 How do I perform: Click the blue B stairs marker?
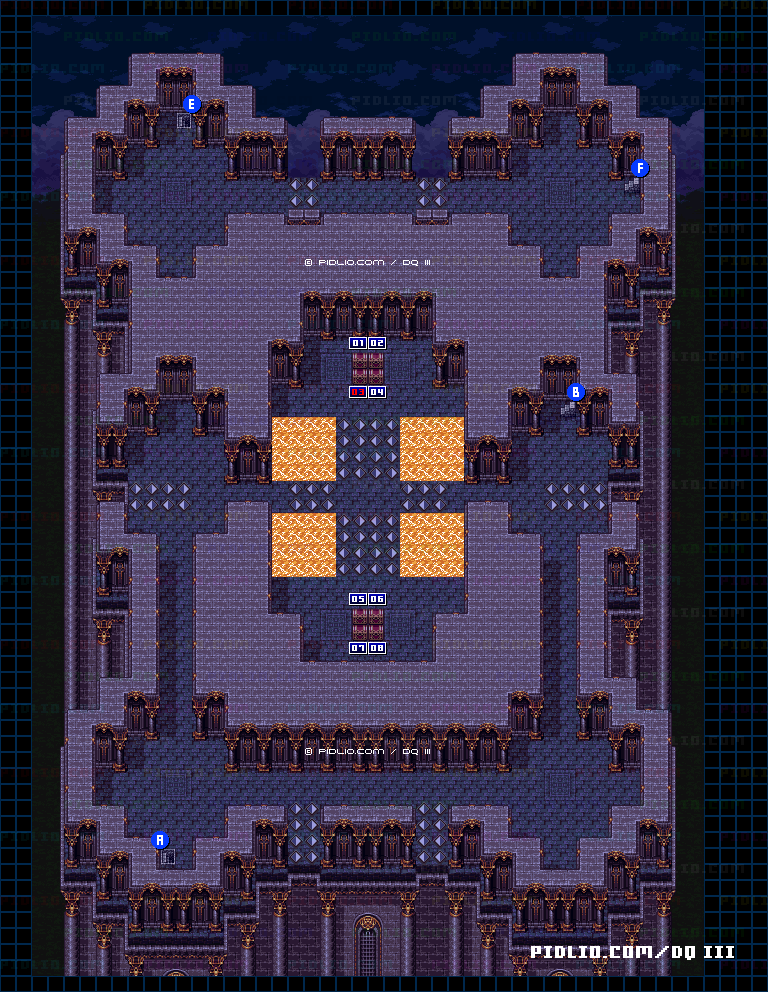point(575,392)
